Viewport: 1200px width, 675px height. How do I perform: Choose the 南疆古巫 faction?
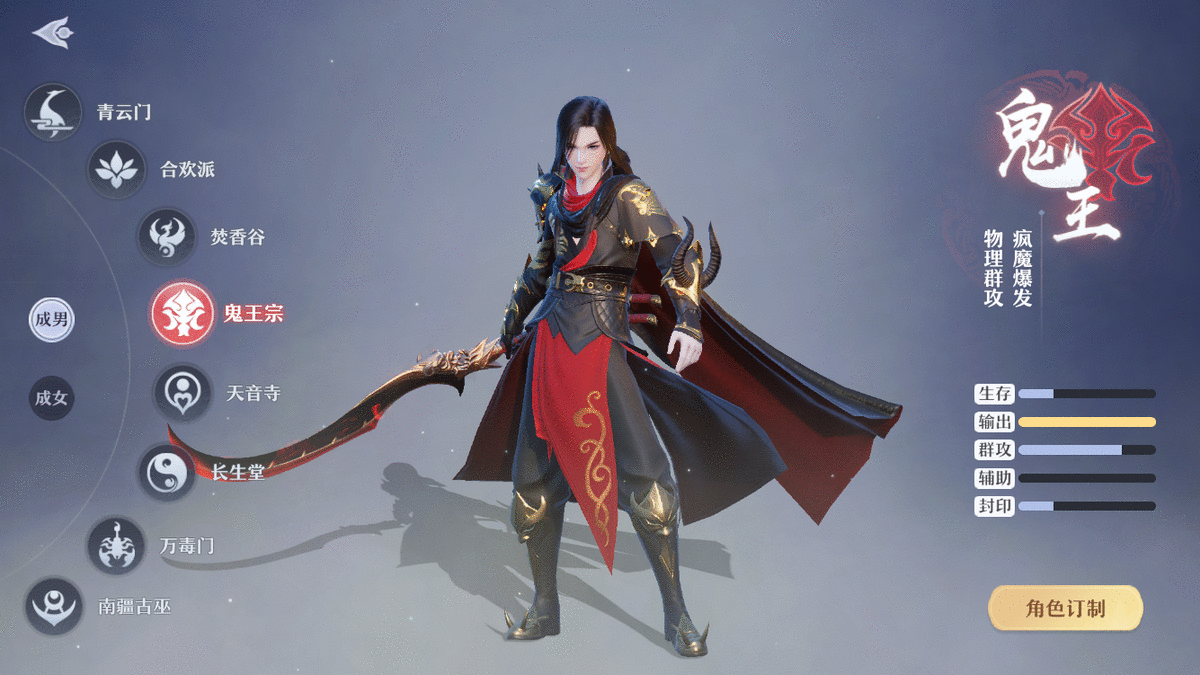[53, 606]
